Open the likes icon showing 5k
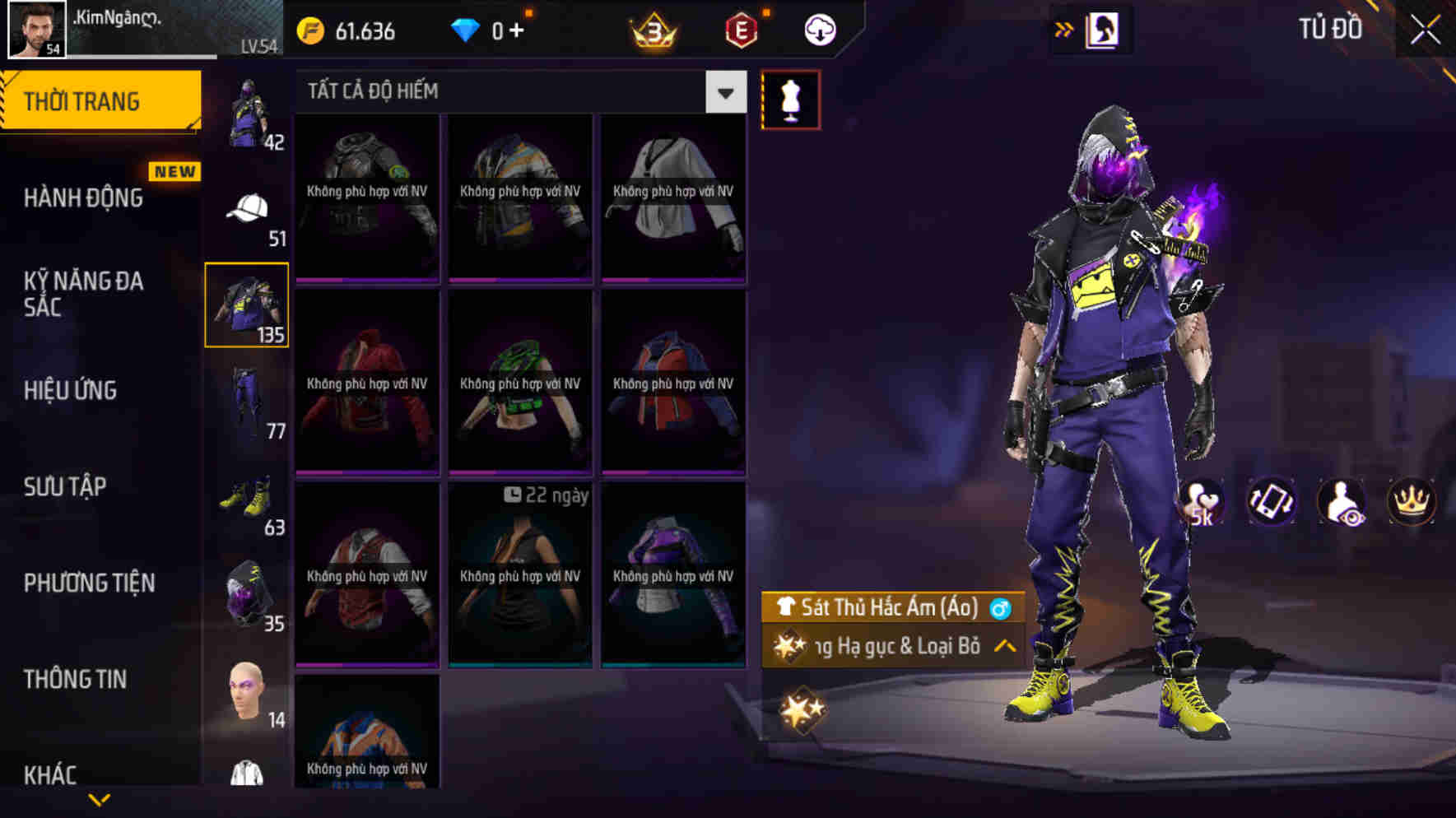1456x818 pixels. pyautogui.click(x=1203, y=501)
